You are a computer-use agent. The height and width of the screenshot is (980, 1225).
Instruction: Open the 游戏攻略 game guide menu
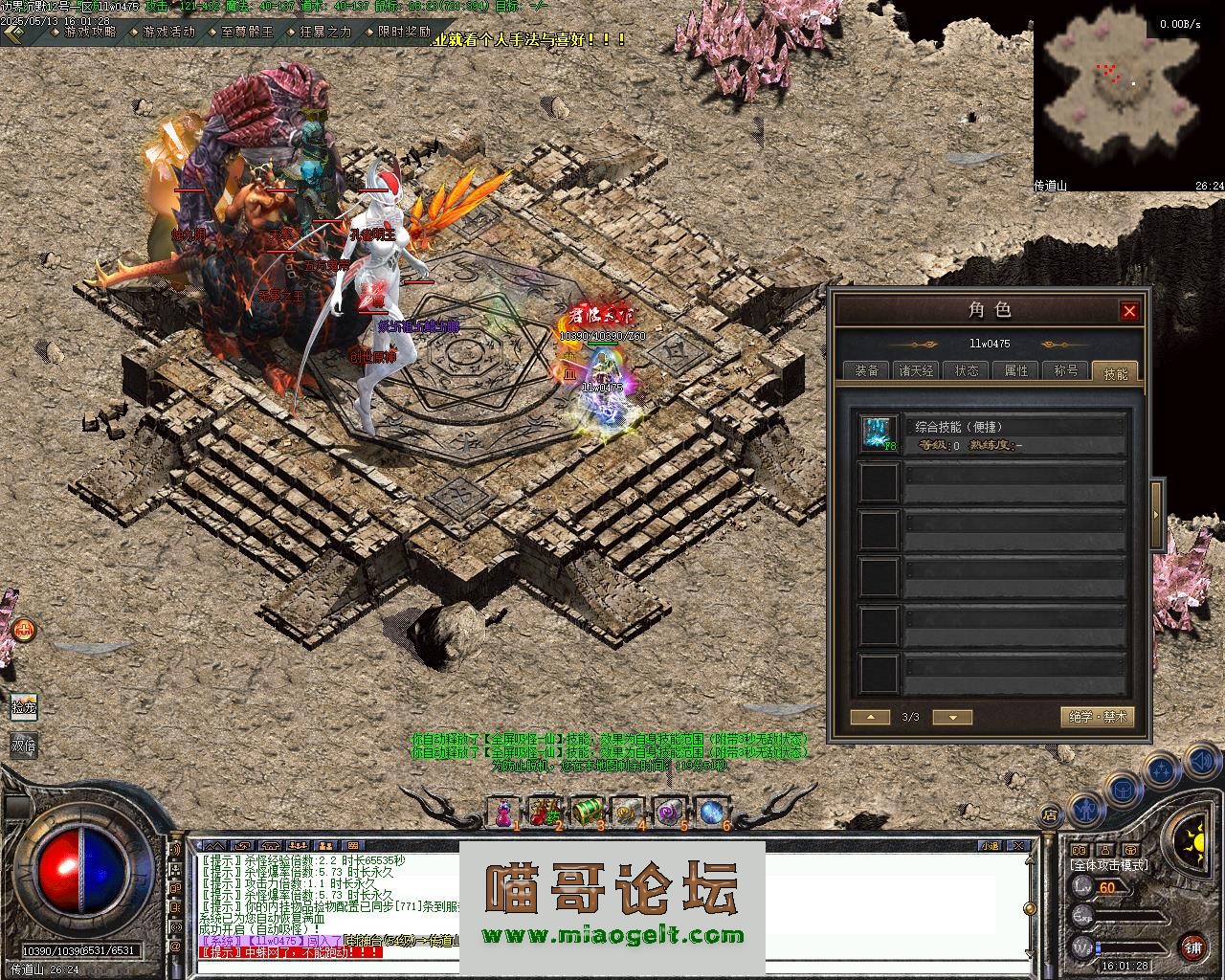[x=89, y=32]
